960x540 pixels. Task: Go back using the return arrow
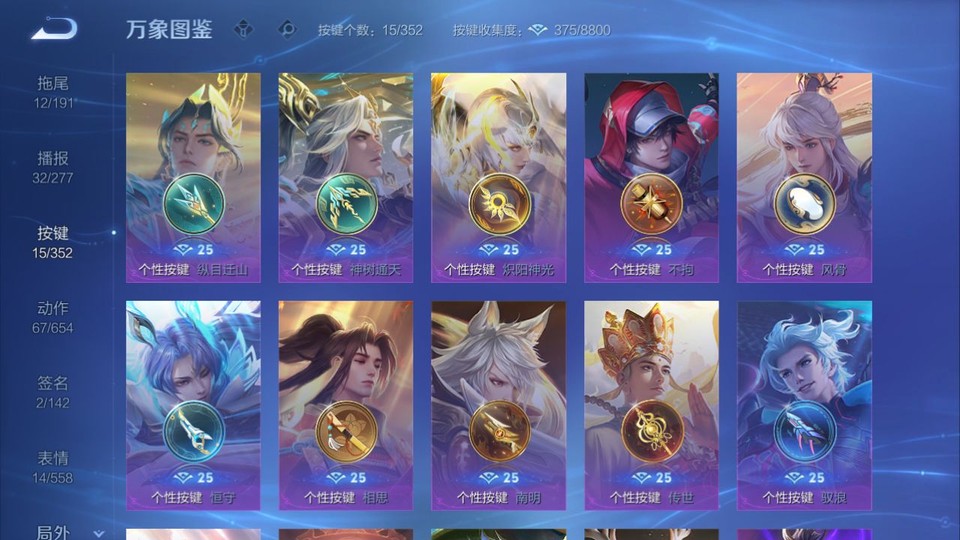point(54,30)
